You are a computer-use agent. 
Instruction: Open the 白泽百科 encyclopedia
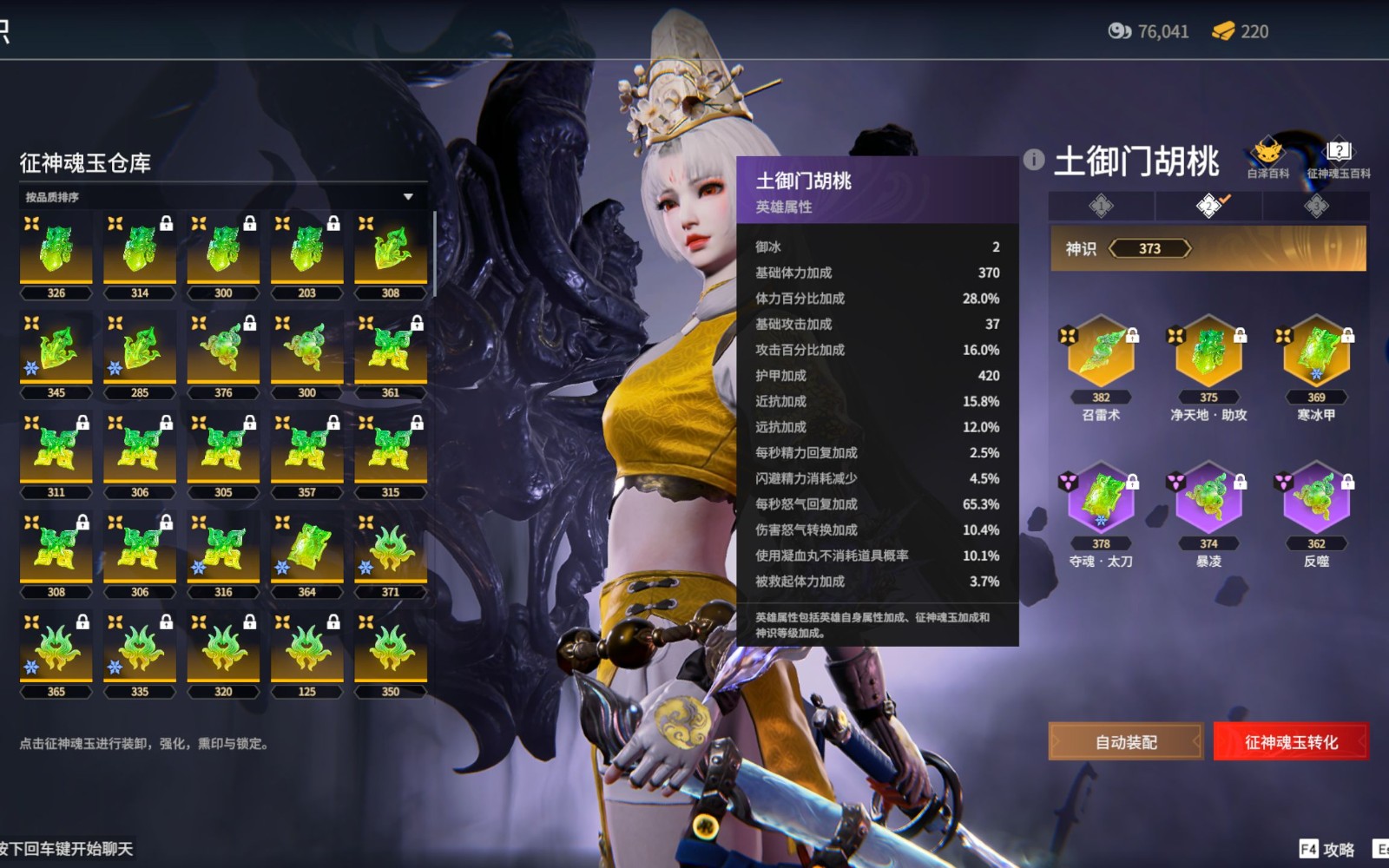click(1267, 159)
